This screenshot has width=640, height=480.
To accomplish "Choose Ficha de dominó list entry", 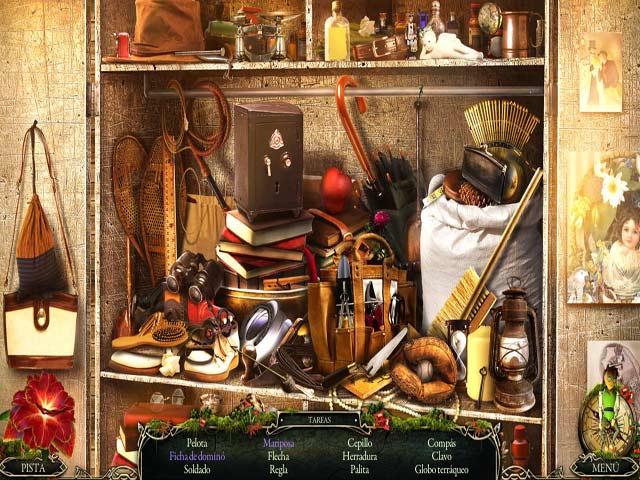I will 198,455.
